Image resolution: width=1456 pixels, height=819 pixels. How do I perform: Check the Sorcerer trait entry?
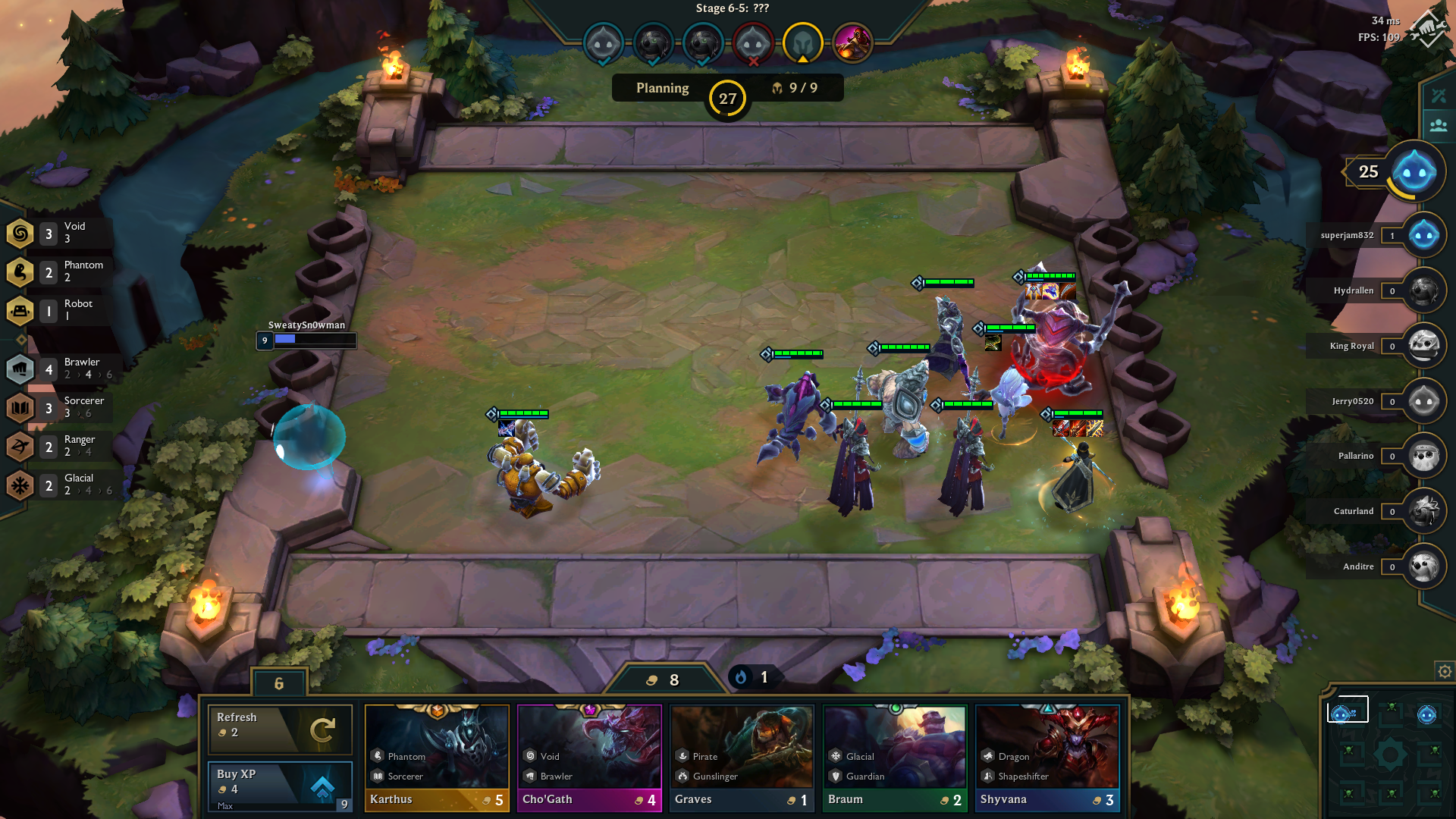pyautogui.click(x=59, y=407)
